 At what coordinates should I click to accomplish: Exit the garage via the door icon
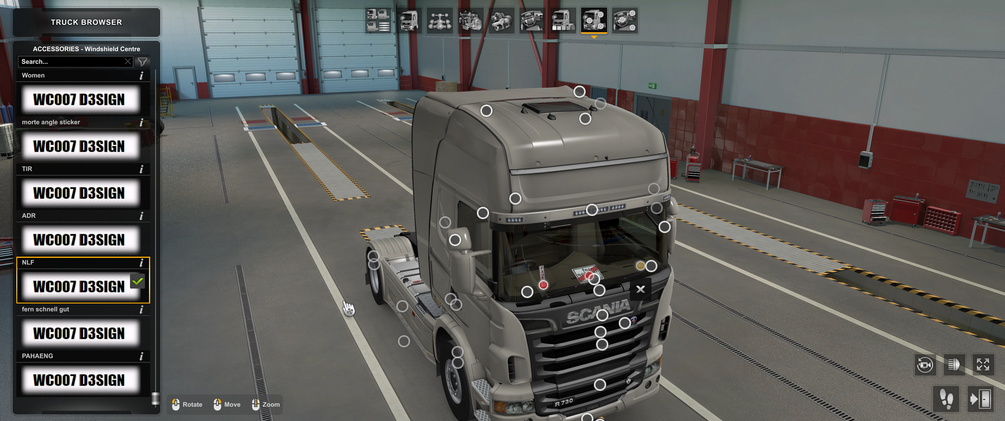[x=979, y=399]
